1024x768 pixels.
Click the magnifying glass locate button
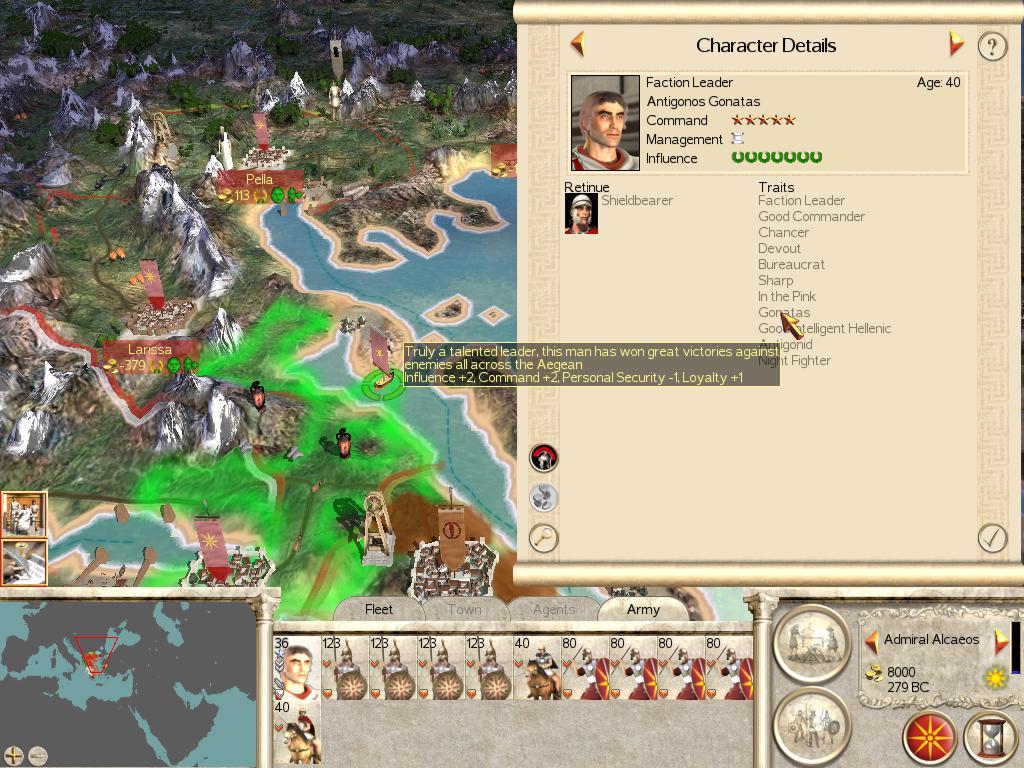point(543,538)
